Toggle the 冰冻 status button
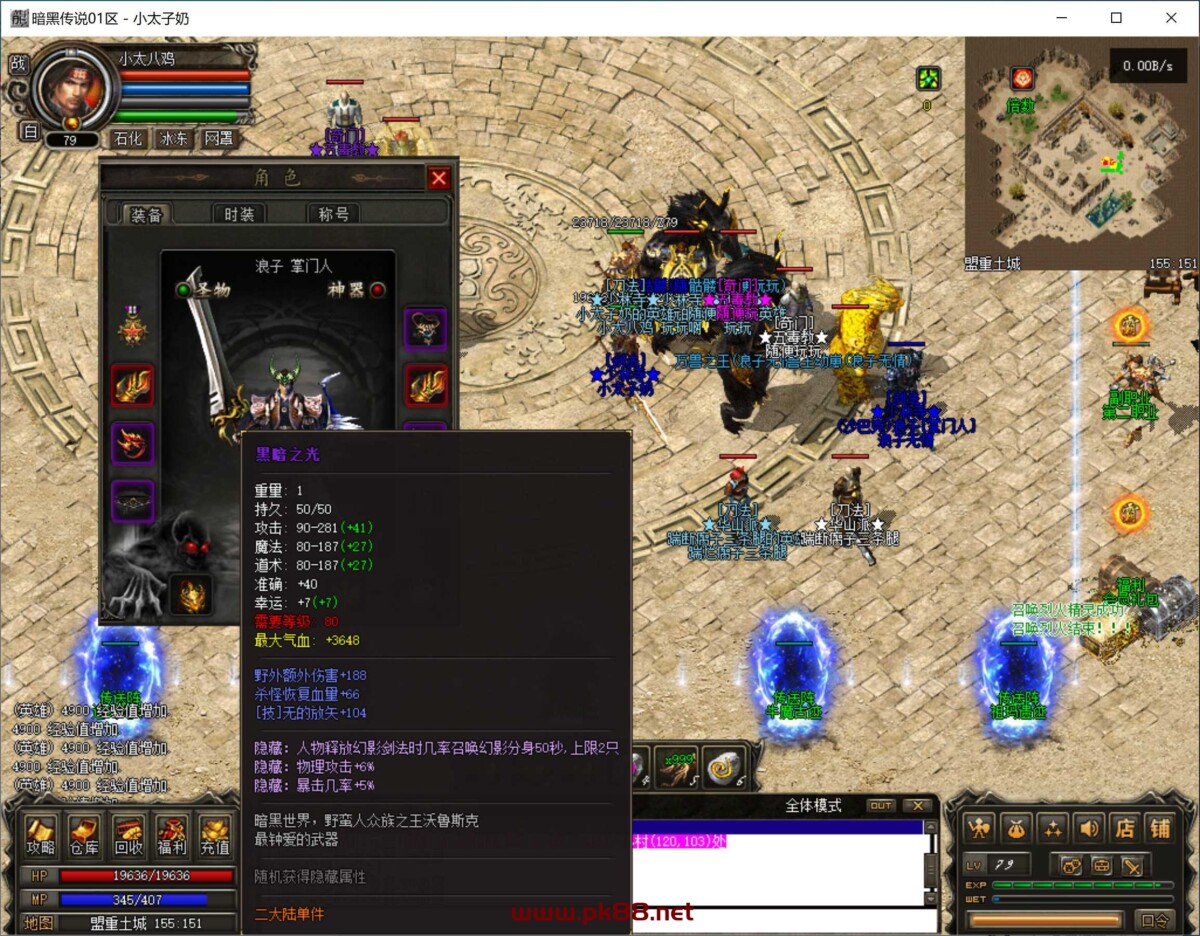 click(173, 139)
